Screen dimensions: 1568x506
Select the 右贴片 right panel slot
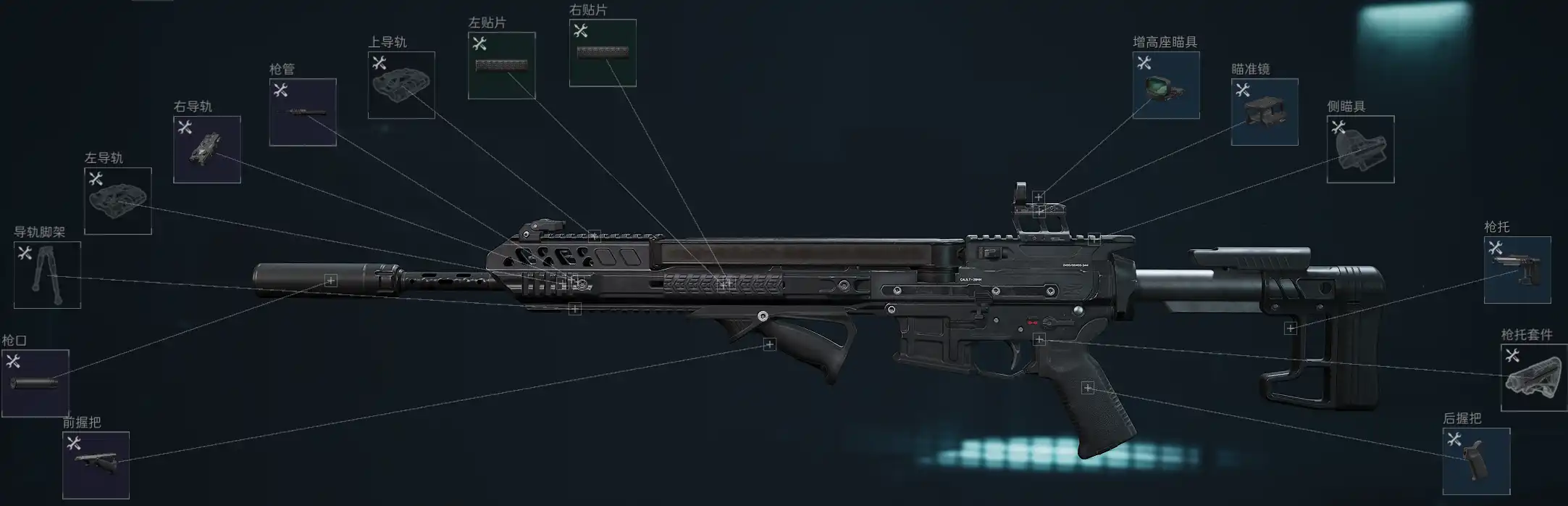[x=602, y=53]
